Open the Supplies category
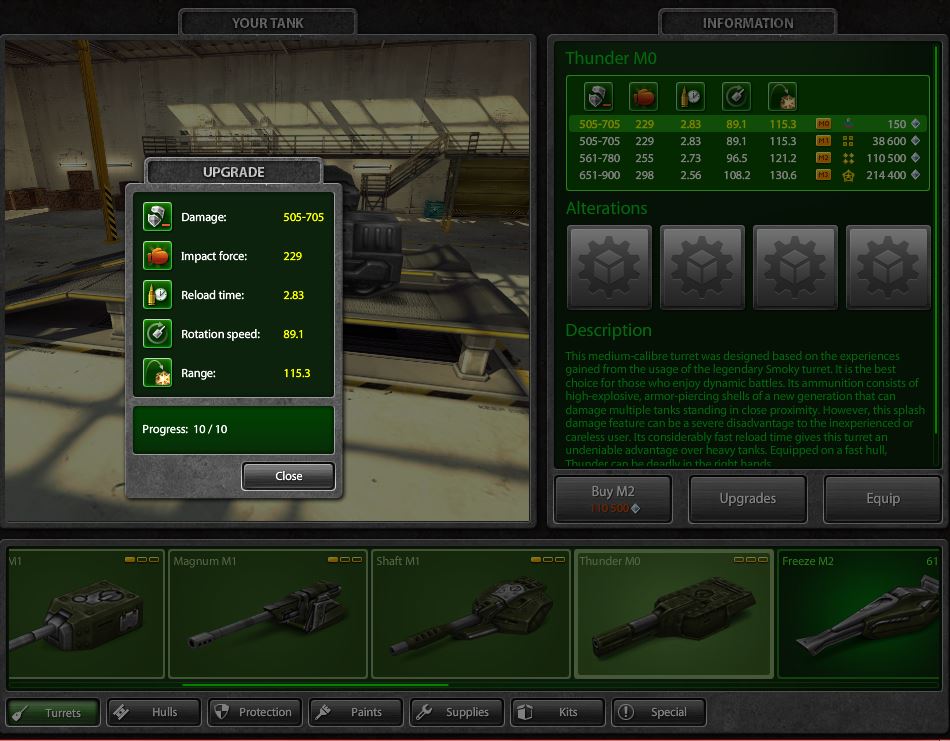The height and width of the screenshot is (741, 950). point(456,712)
